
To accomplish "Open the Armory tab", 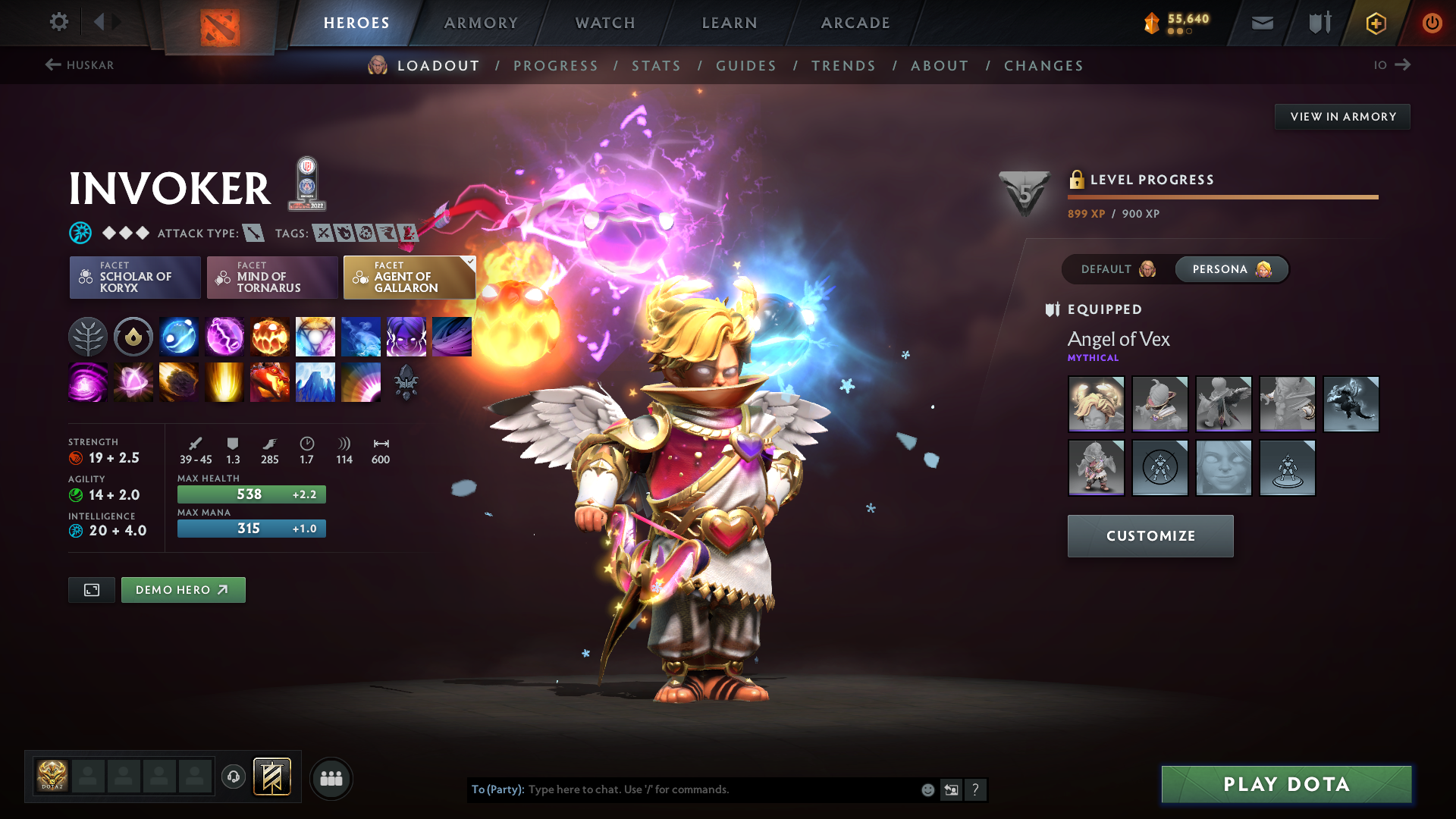I will [481, 23].
